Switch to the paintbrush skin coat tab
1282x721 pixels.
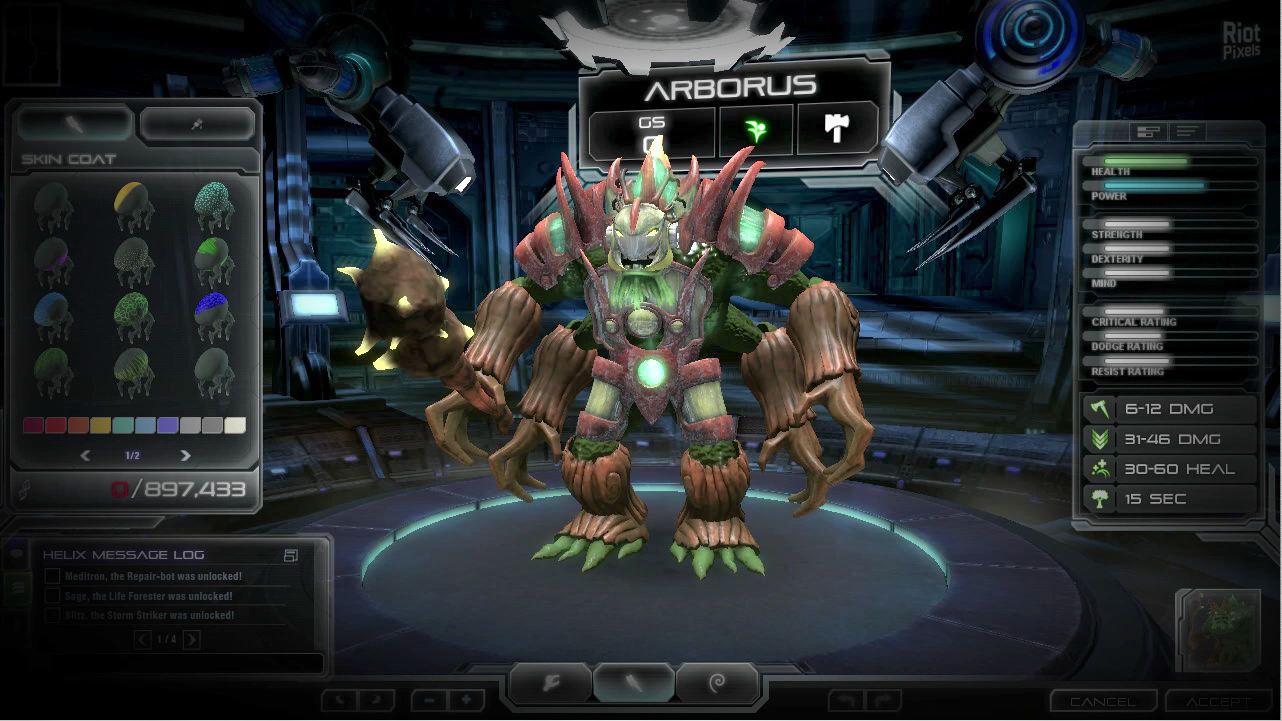click(x=75, y=124)
